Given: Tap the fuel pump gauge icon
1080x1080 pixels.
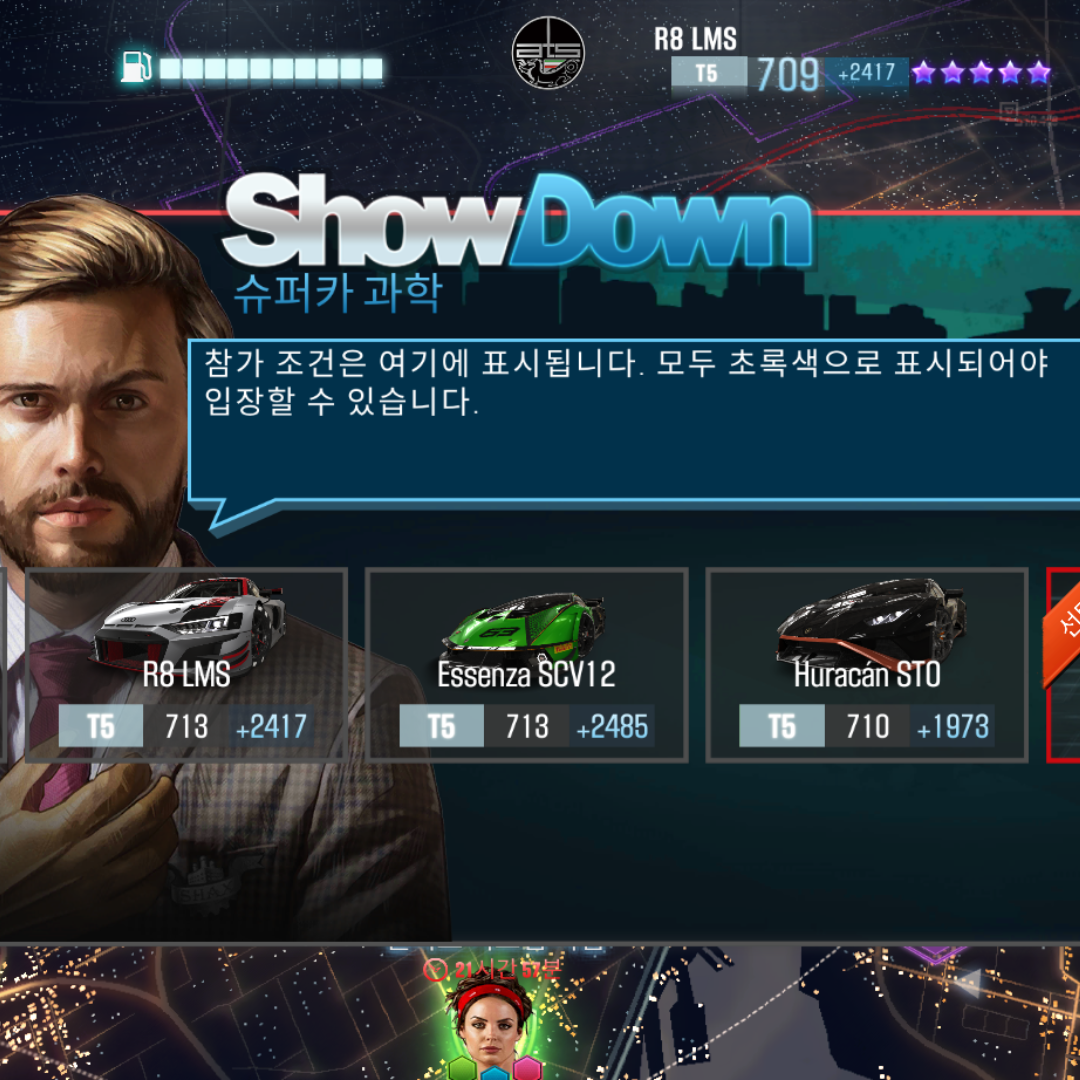Looking at the screenshot, I should click(136, 67).
